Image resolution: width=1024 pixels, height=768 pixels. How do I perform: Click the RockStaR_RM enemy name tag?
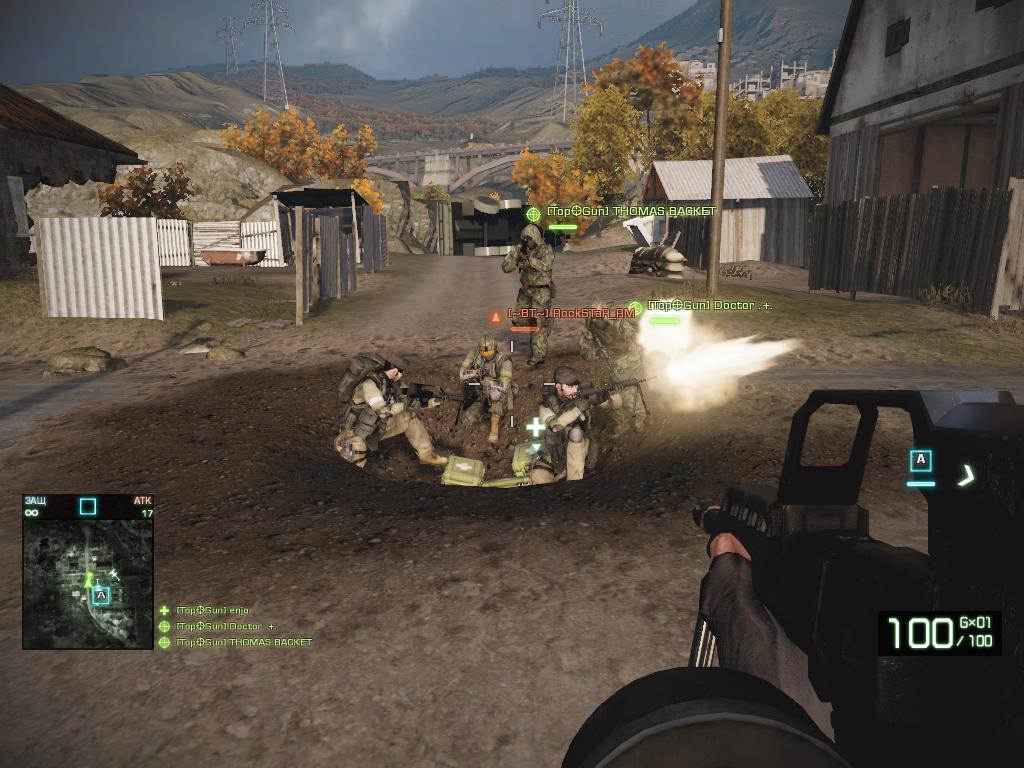(570, 313)
